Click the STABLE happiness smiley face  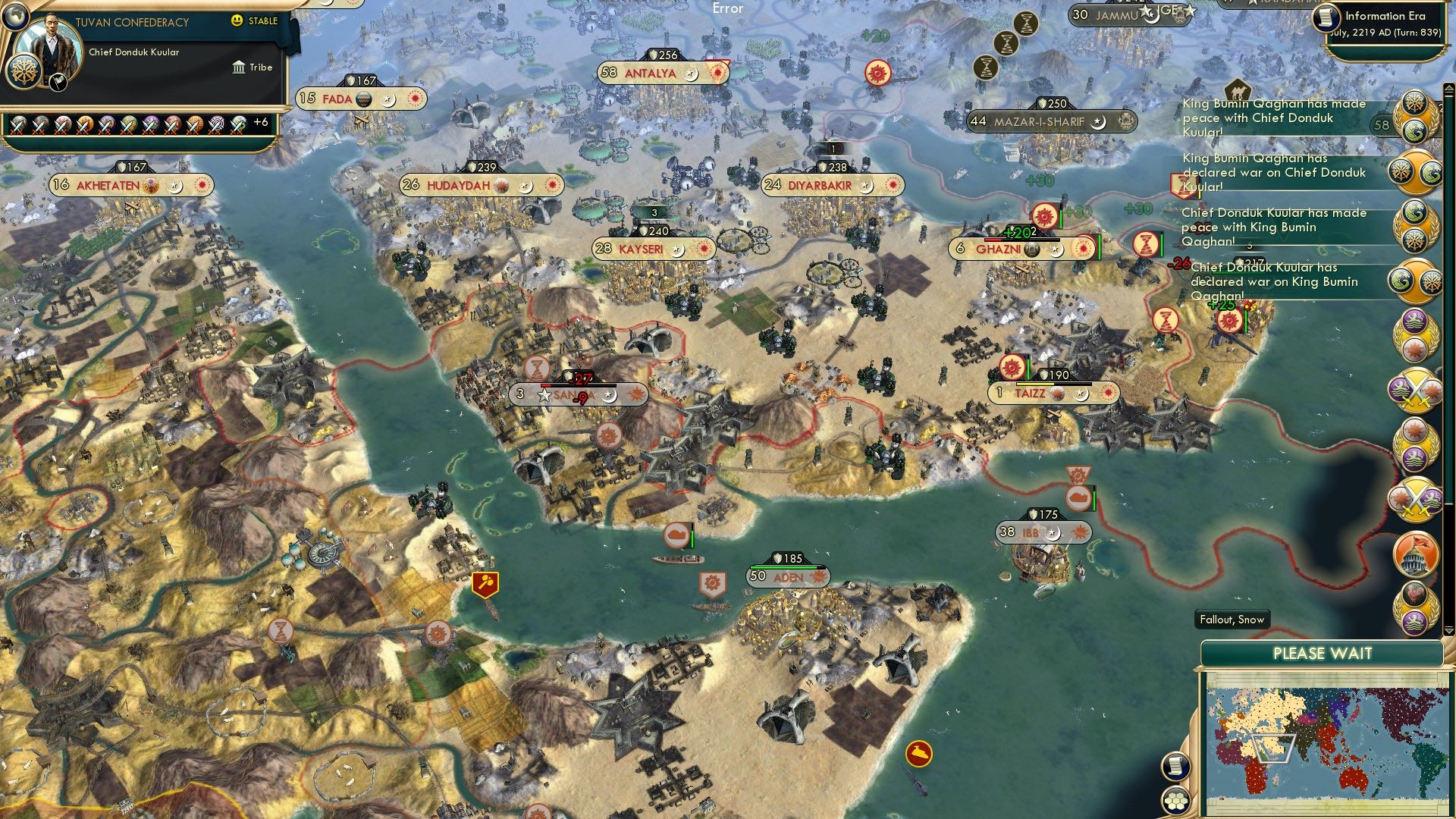236,21
